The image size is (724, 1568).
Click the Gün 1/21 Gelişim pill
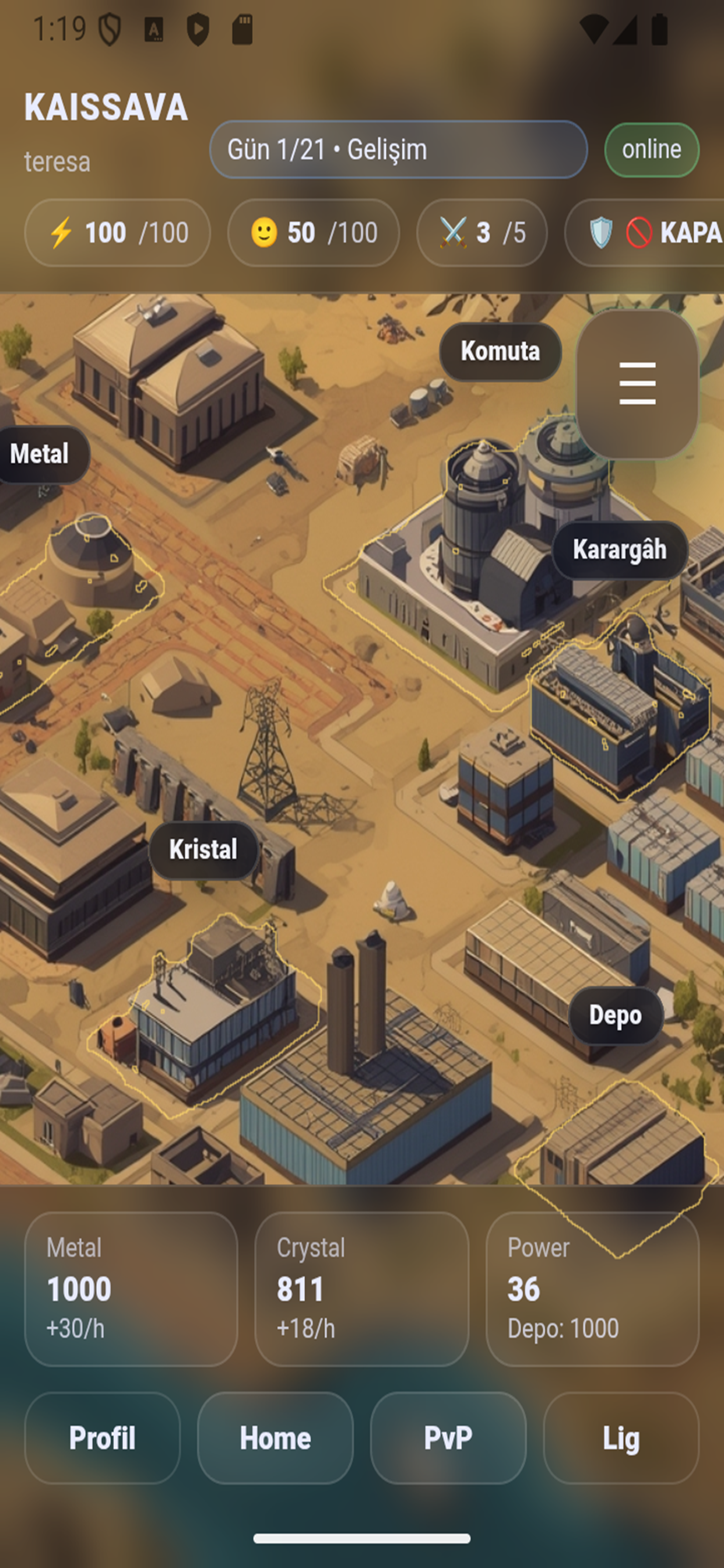(x=399, y=149)
